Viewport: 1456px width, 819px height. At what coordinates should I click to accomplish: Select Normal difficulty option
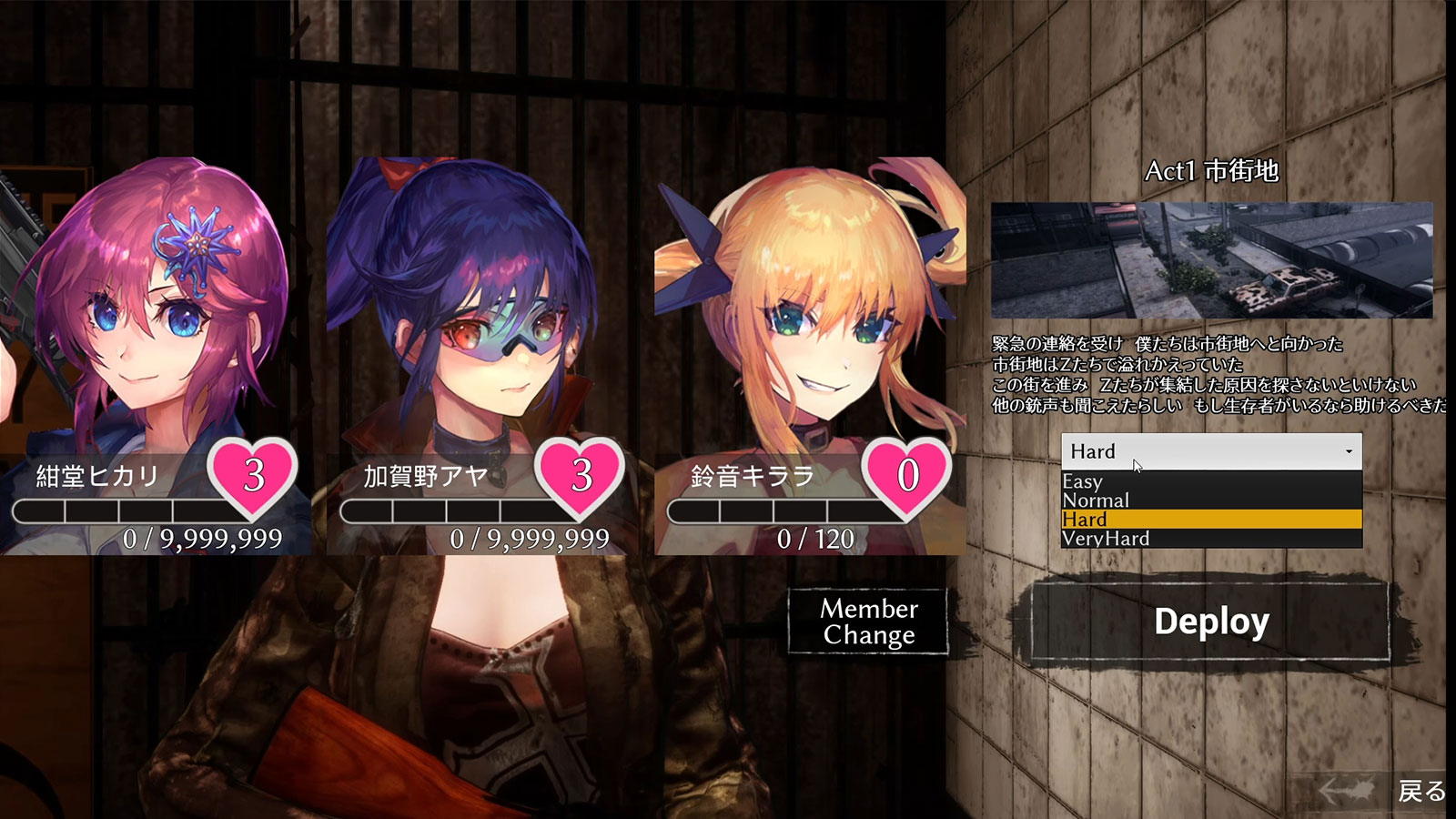(1210, 500)
